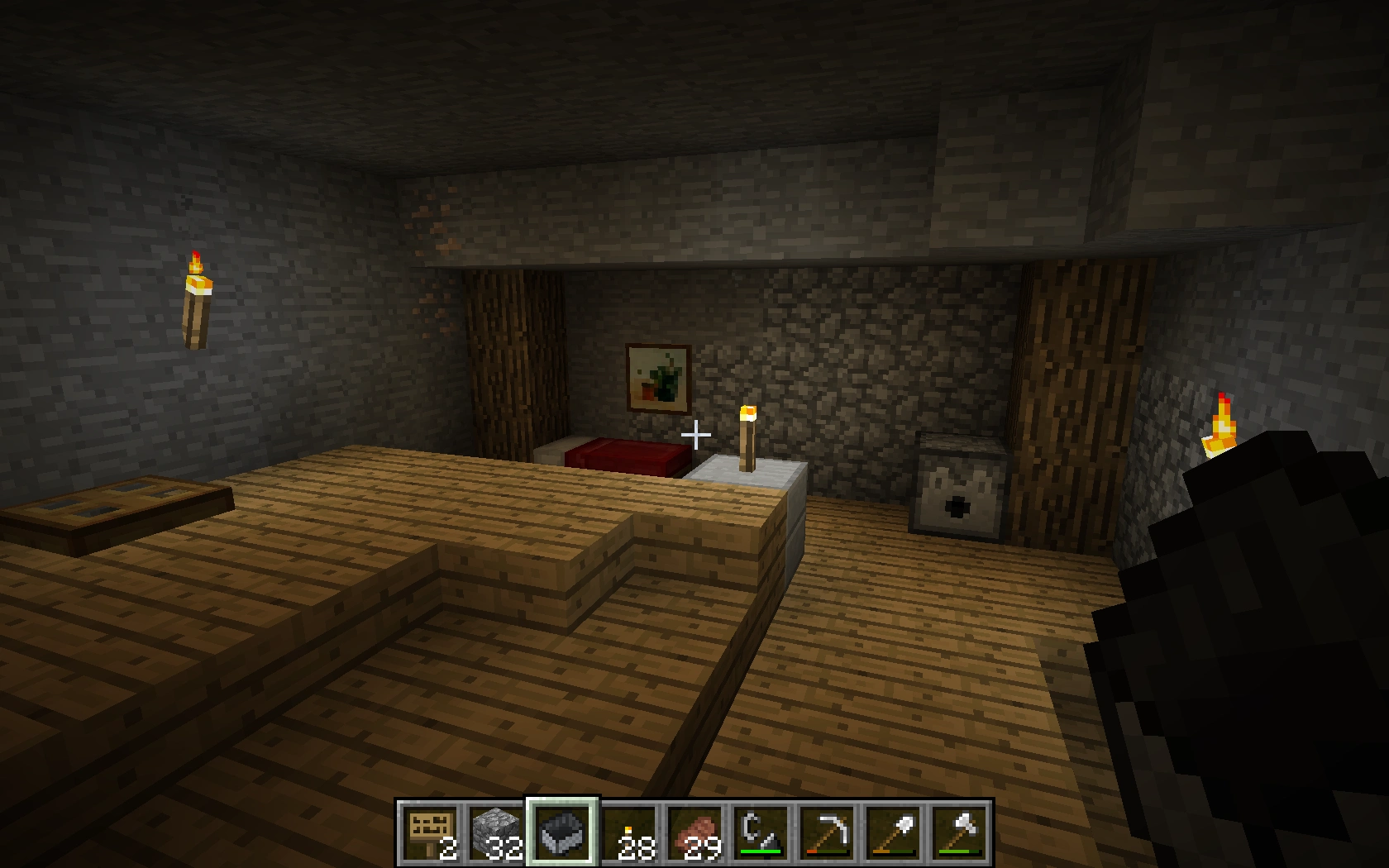Click the minecart hotbar slot
1389x868 pixels.
563,832
